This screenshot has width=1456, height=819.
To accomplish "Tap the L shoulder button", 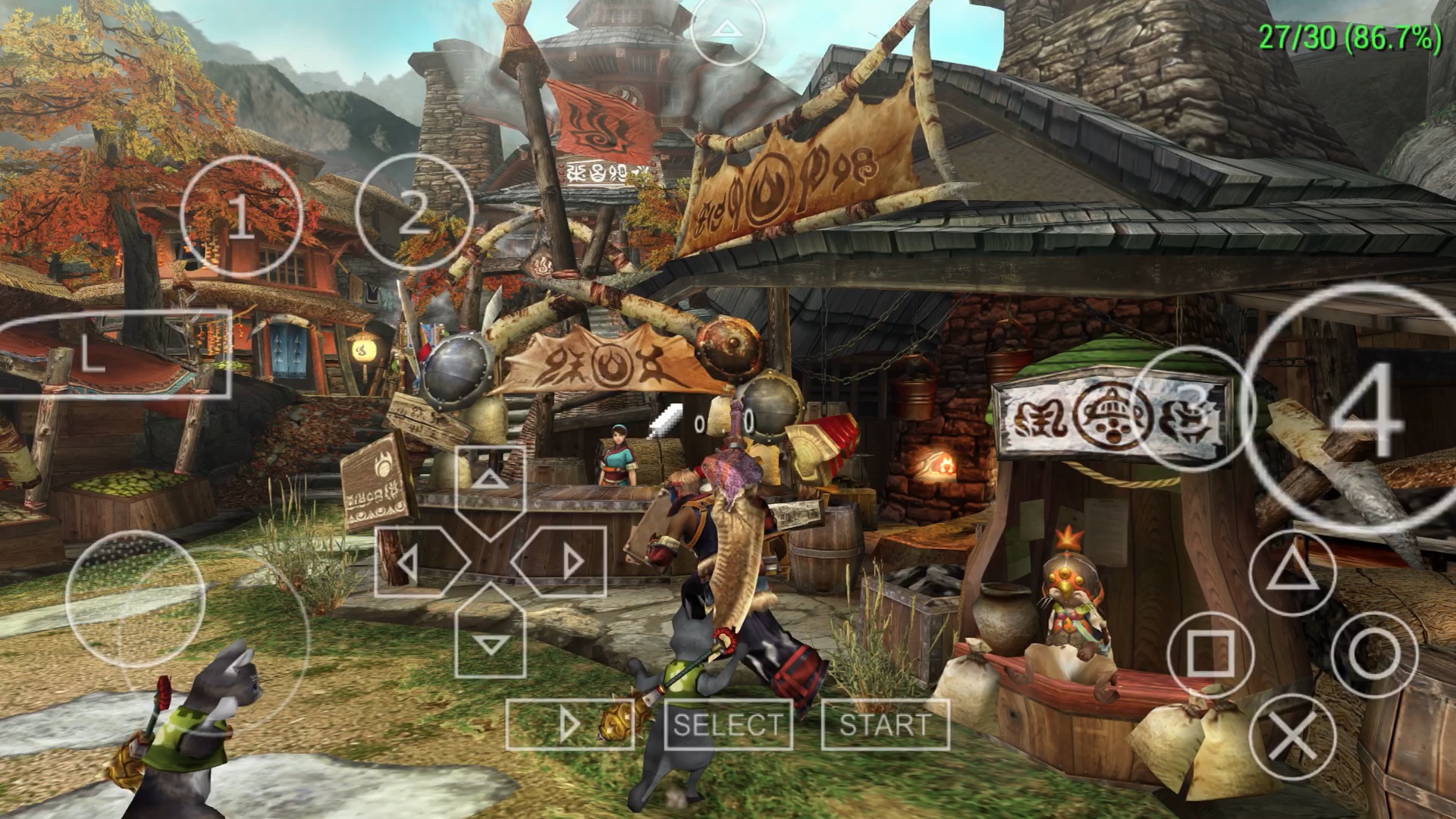I will (x=114, y=355).
